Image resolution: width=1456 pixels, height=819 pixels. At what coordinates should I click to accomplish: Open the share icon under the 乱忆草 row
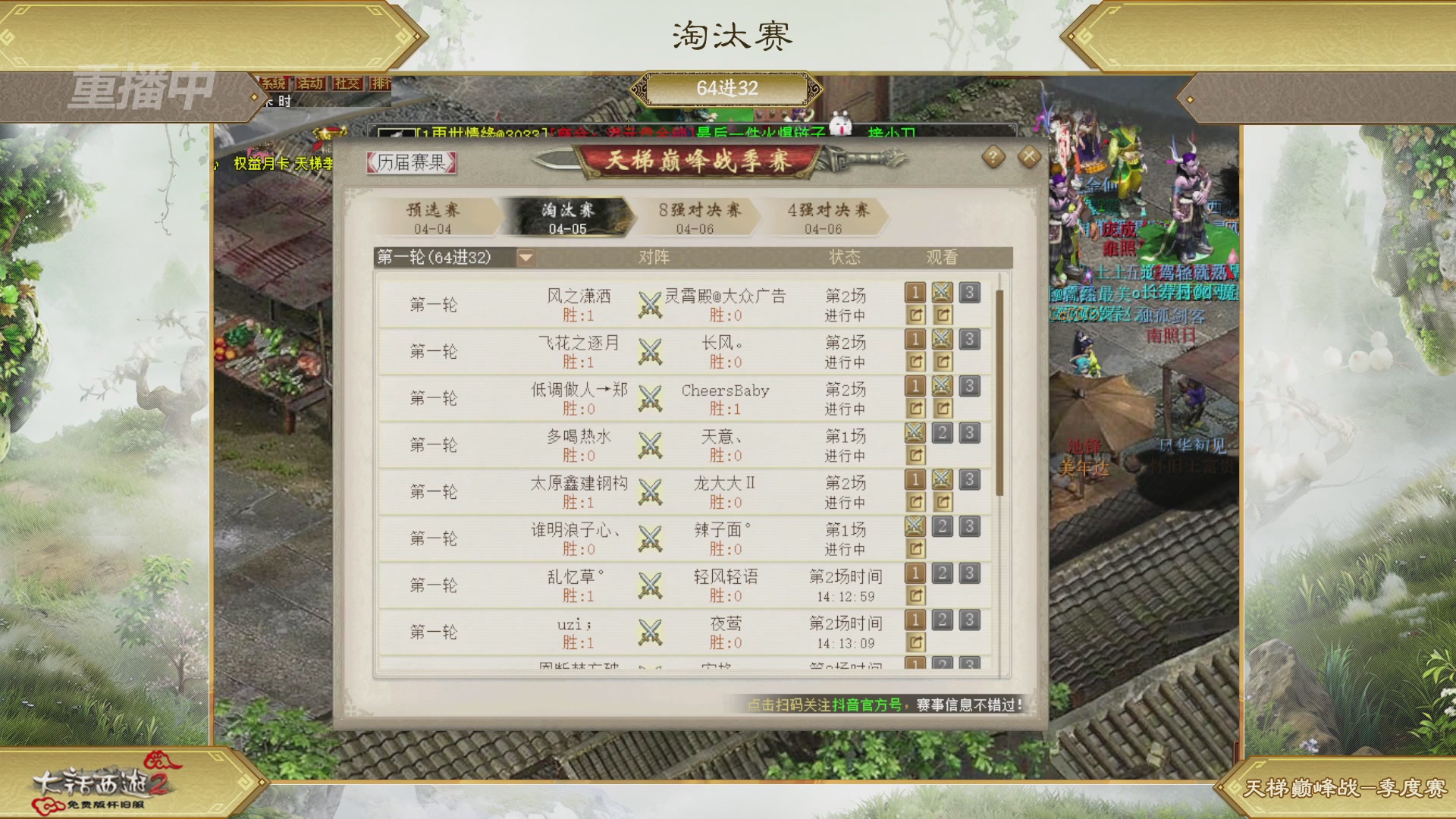[915, 597]
